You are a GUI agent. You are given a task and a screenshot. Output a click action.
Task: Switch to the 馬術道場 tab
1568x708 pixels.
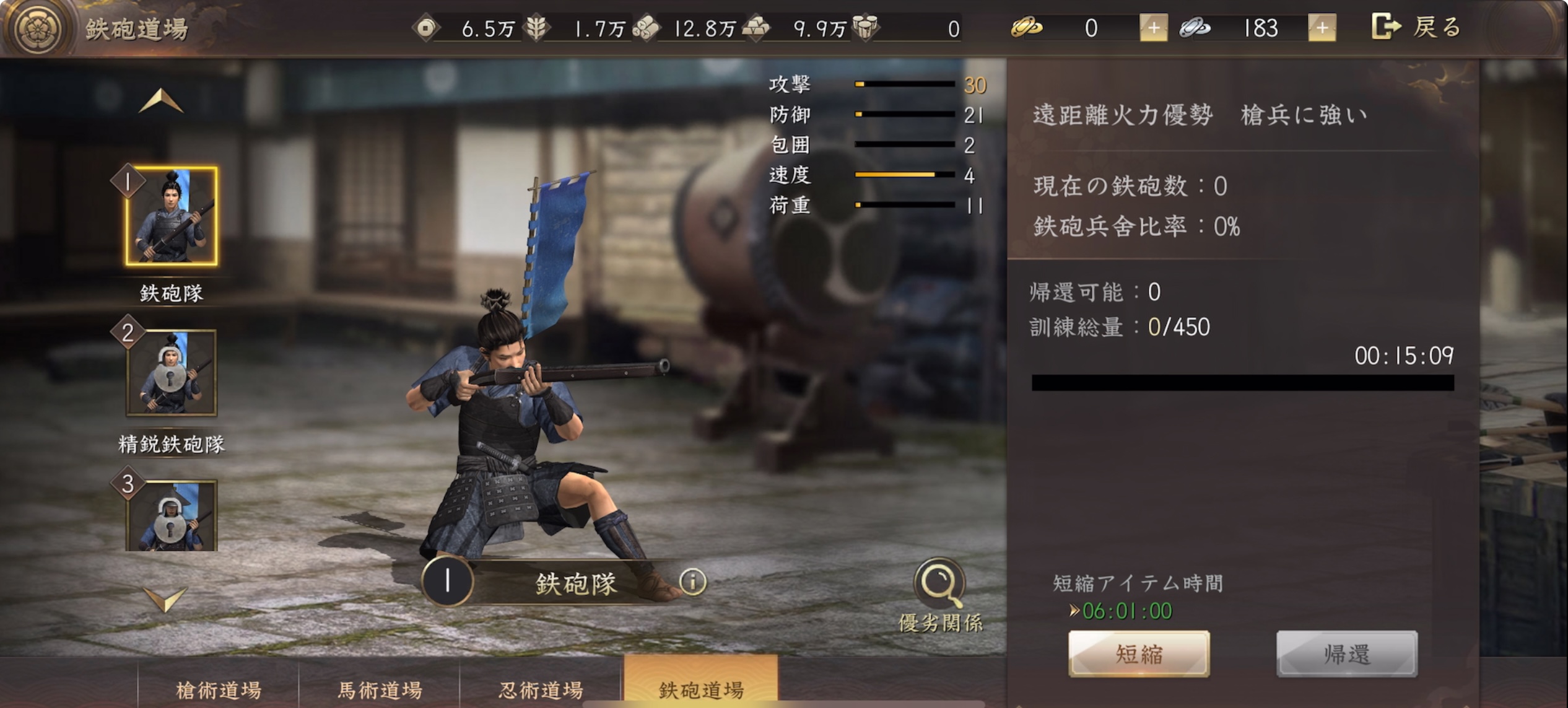tap(380, 689)
